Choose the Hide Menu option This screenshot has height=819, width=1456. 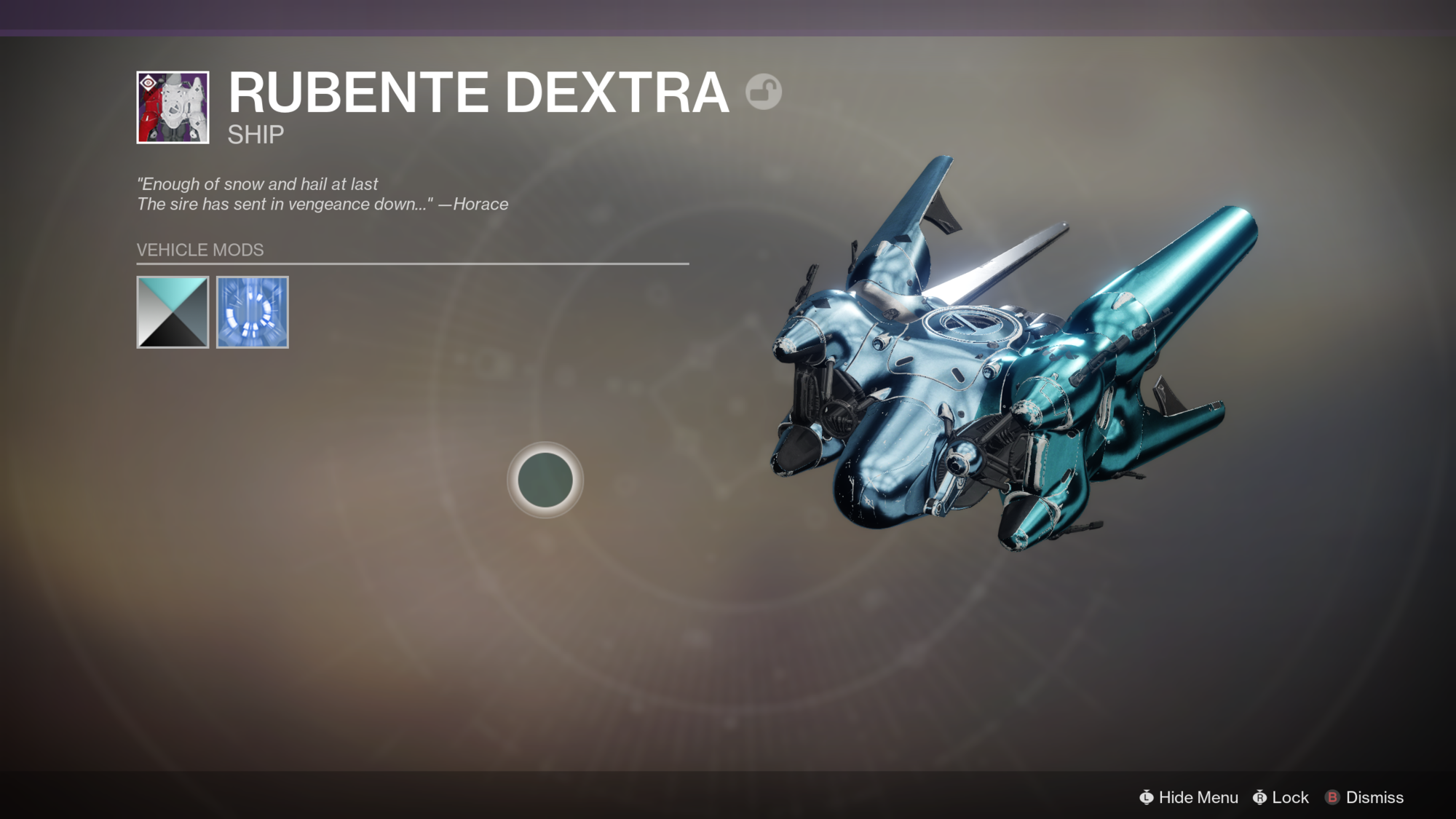[x=1189, y=797]
